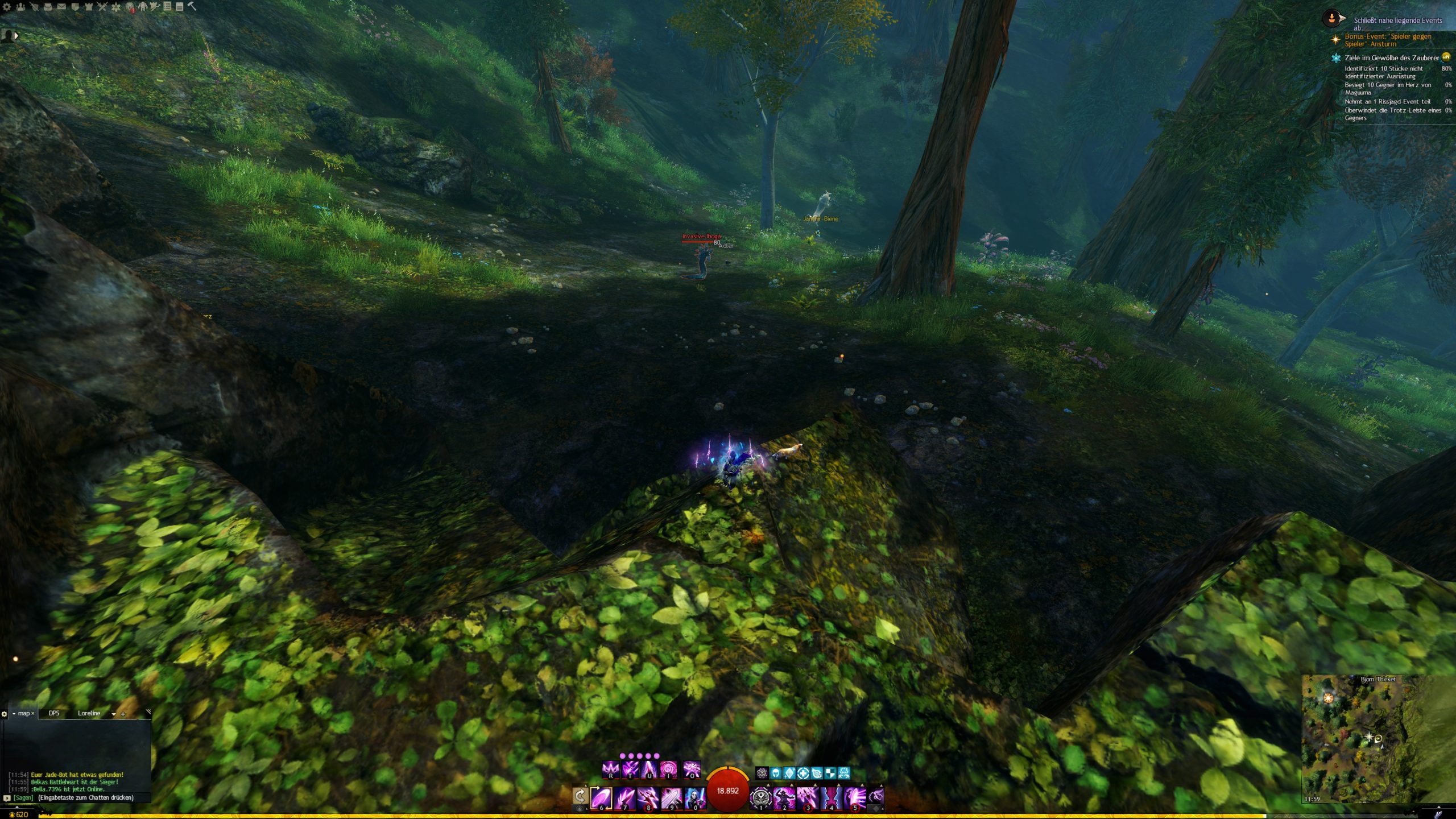This screenshot has height=819, width=1456.
Task: Switch to the Loreline chat tab
Action: [89, 713]
